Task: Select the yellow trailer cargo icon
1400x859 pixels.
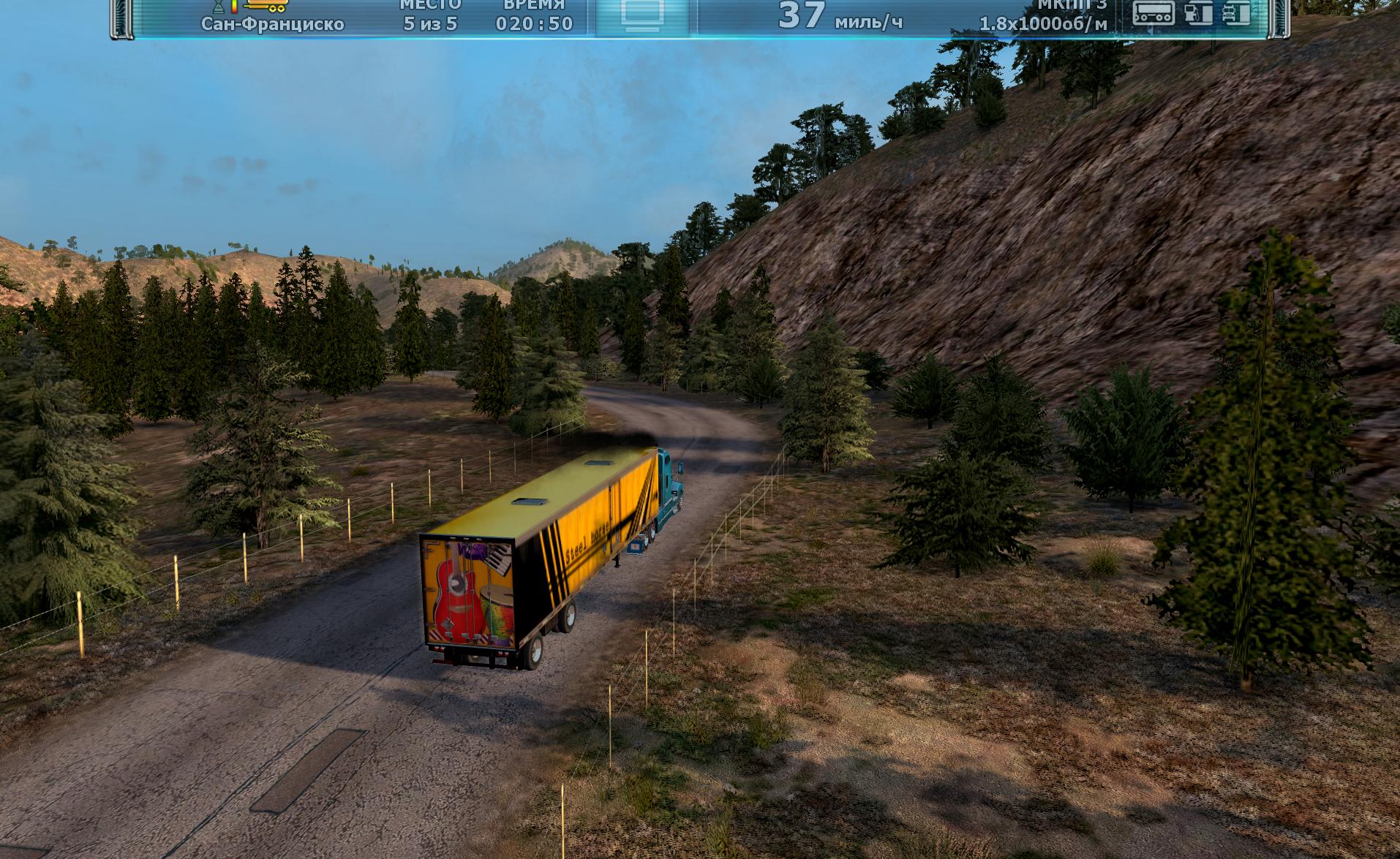Action: (x=266, y=7)
